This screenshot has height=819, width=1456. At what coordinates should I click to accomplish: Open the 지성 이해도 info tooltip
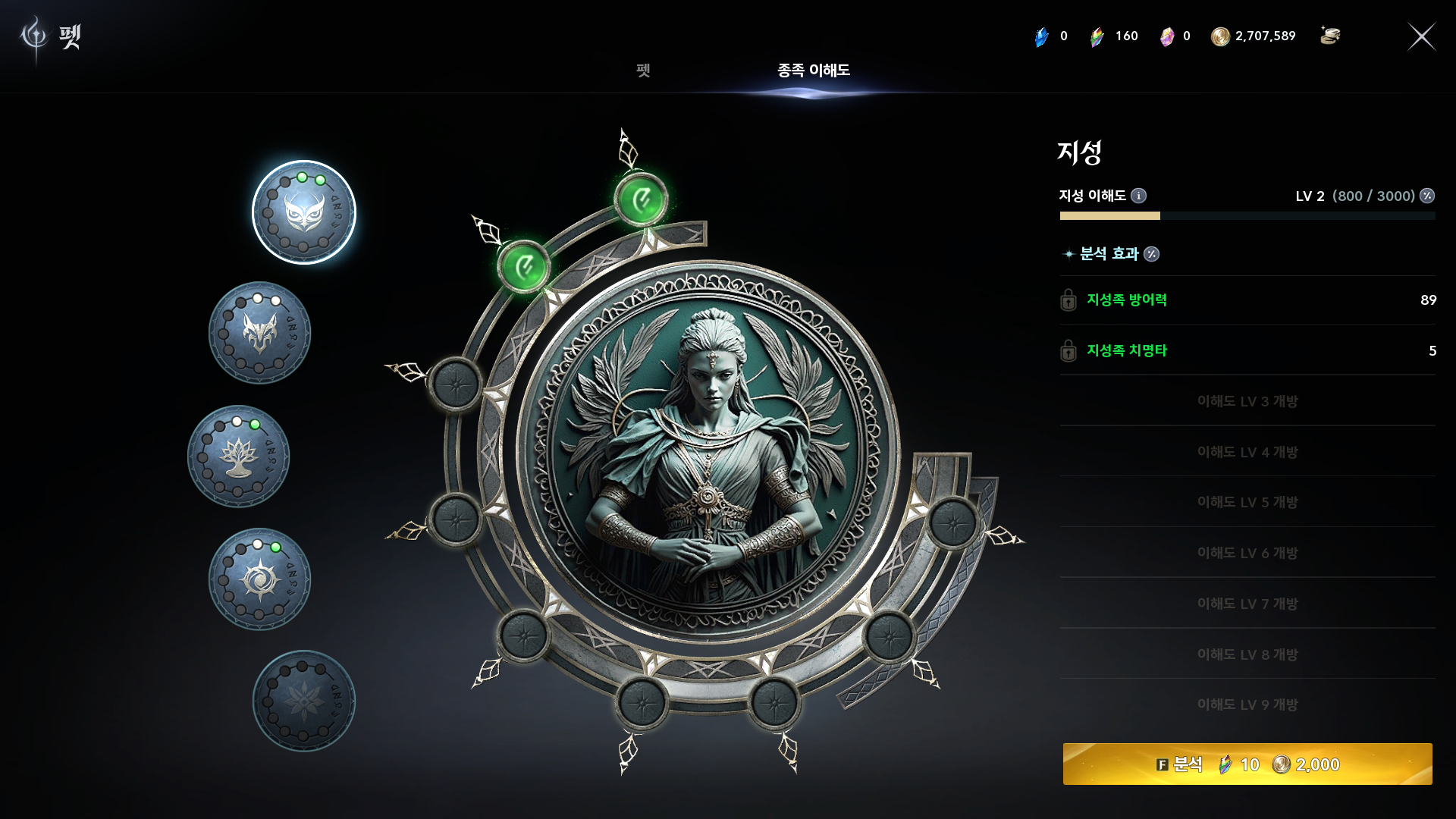coord(1137,195)
